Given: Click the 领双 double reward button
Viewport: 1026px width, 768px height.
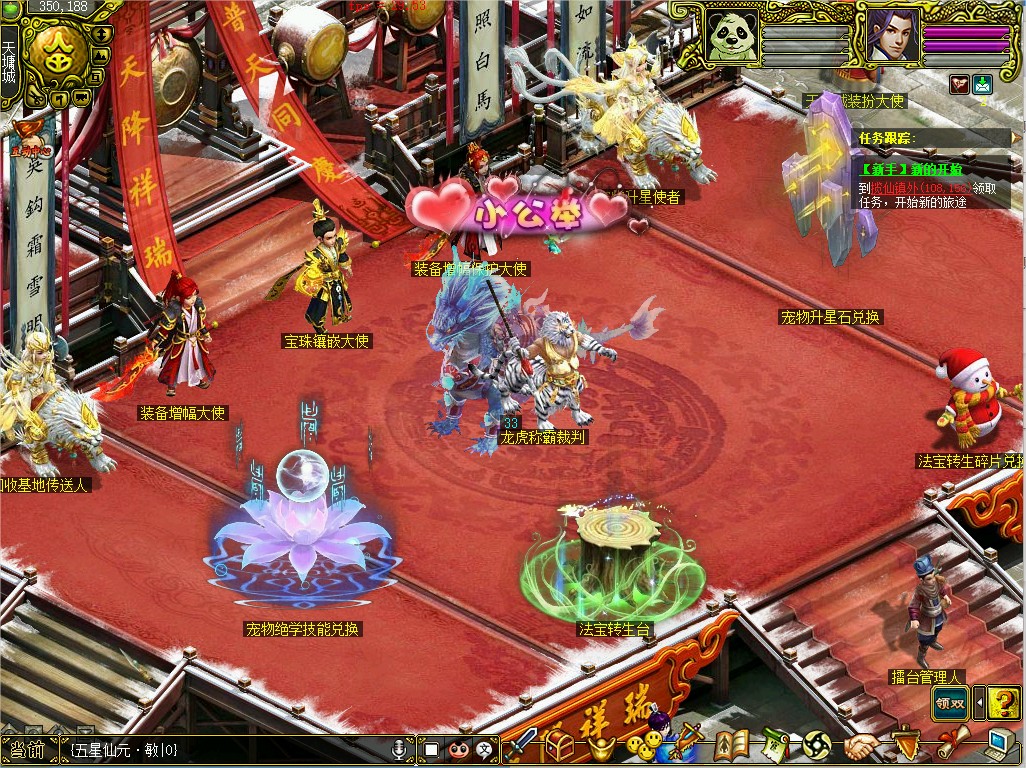Looking at the screenshot, I should click(950, 702).
